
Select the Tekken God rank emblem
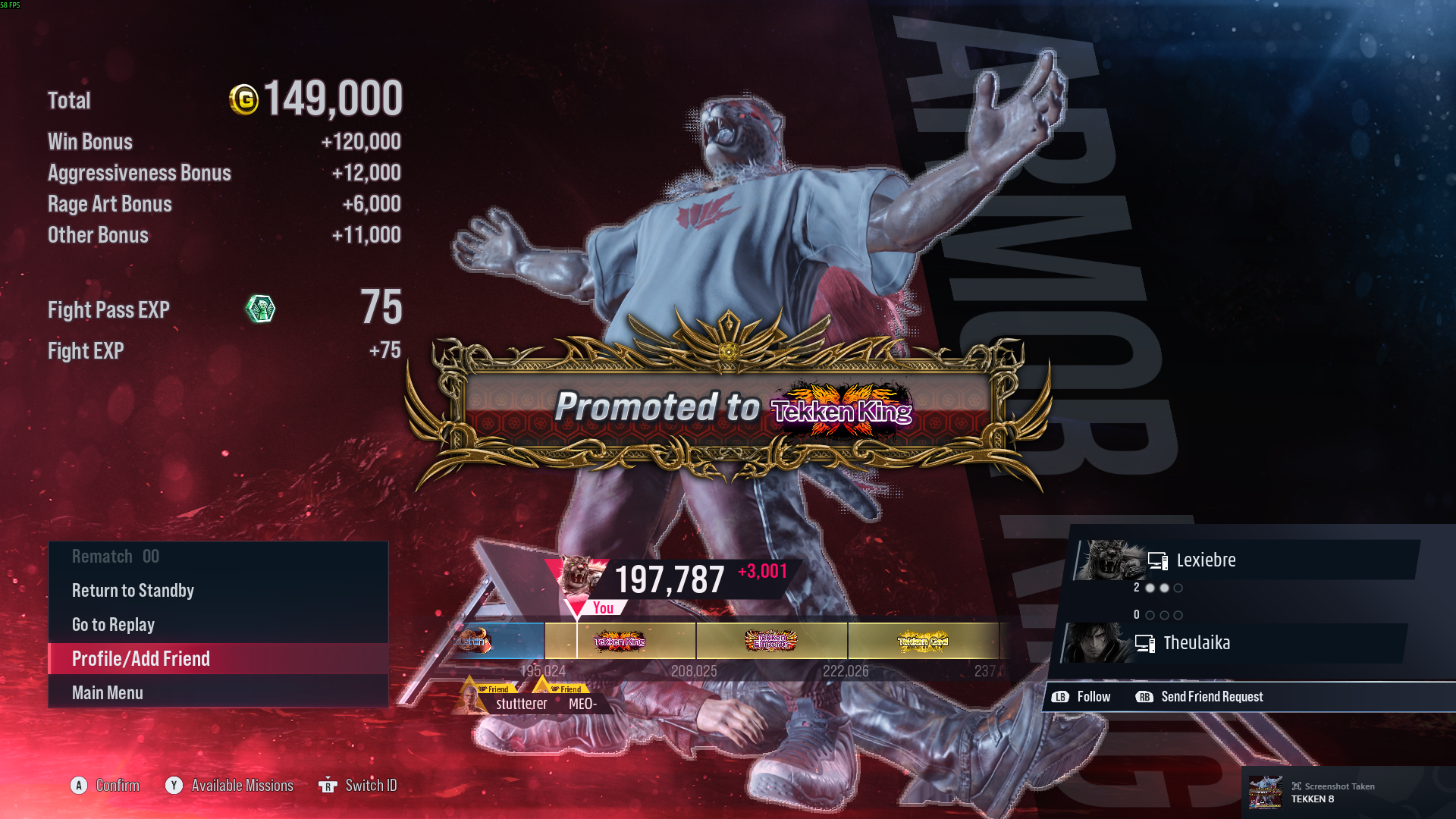click(924, 641)
